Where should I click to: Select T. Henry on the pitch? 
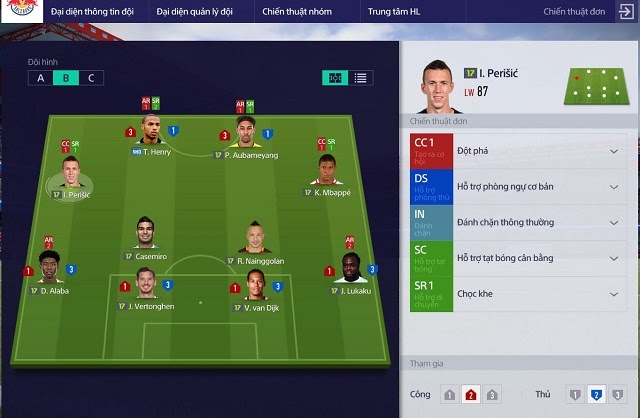(x=151, y=133)
